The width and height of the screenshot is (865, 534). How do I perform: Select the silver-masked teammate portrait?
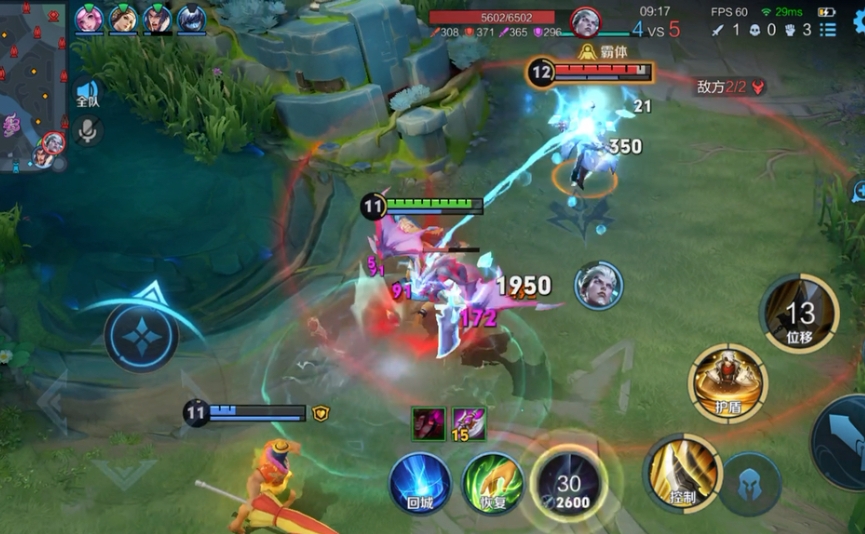point(191,18)
